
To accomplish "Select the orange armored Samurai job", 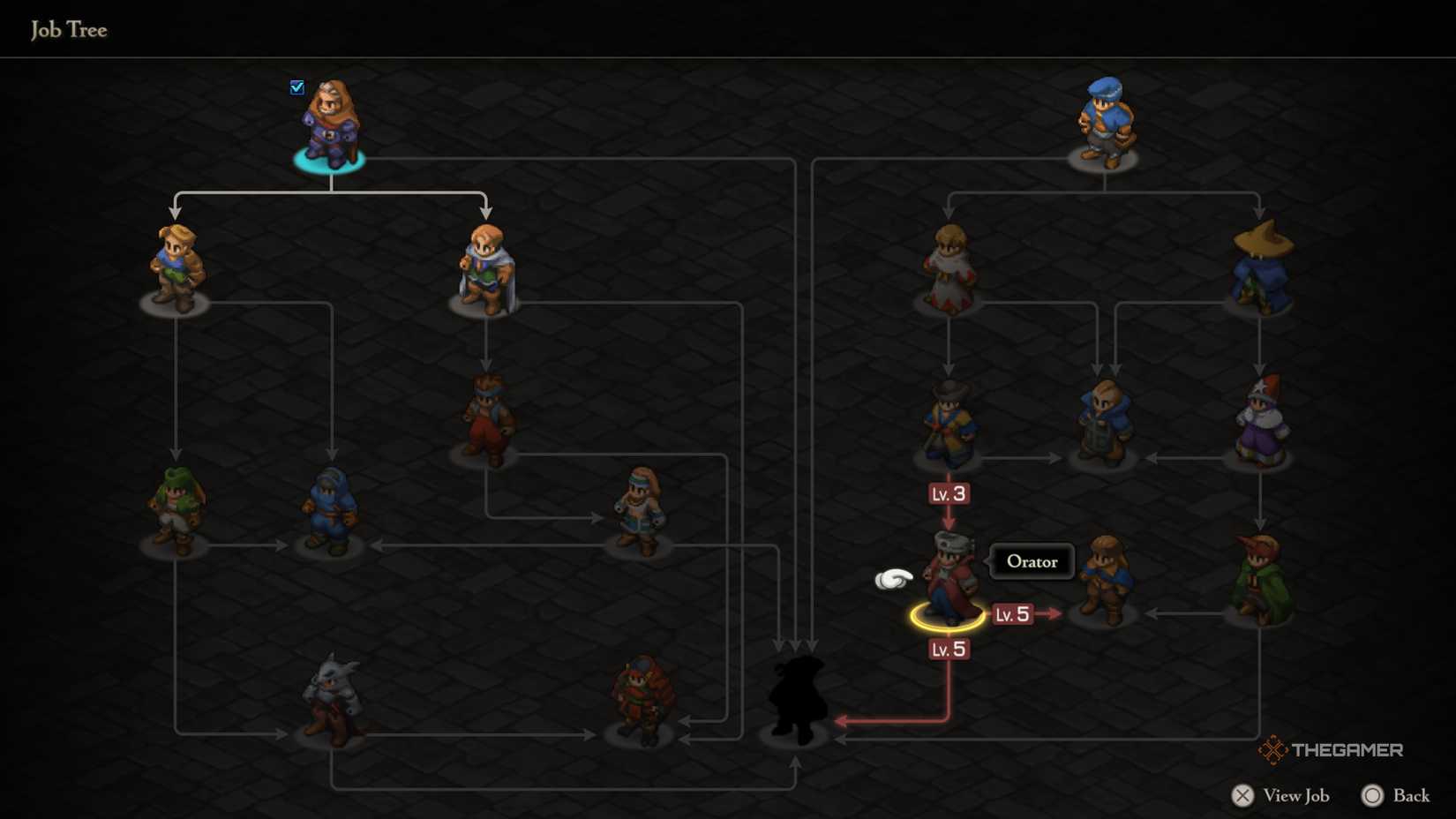I will click(x=640, y=697).
